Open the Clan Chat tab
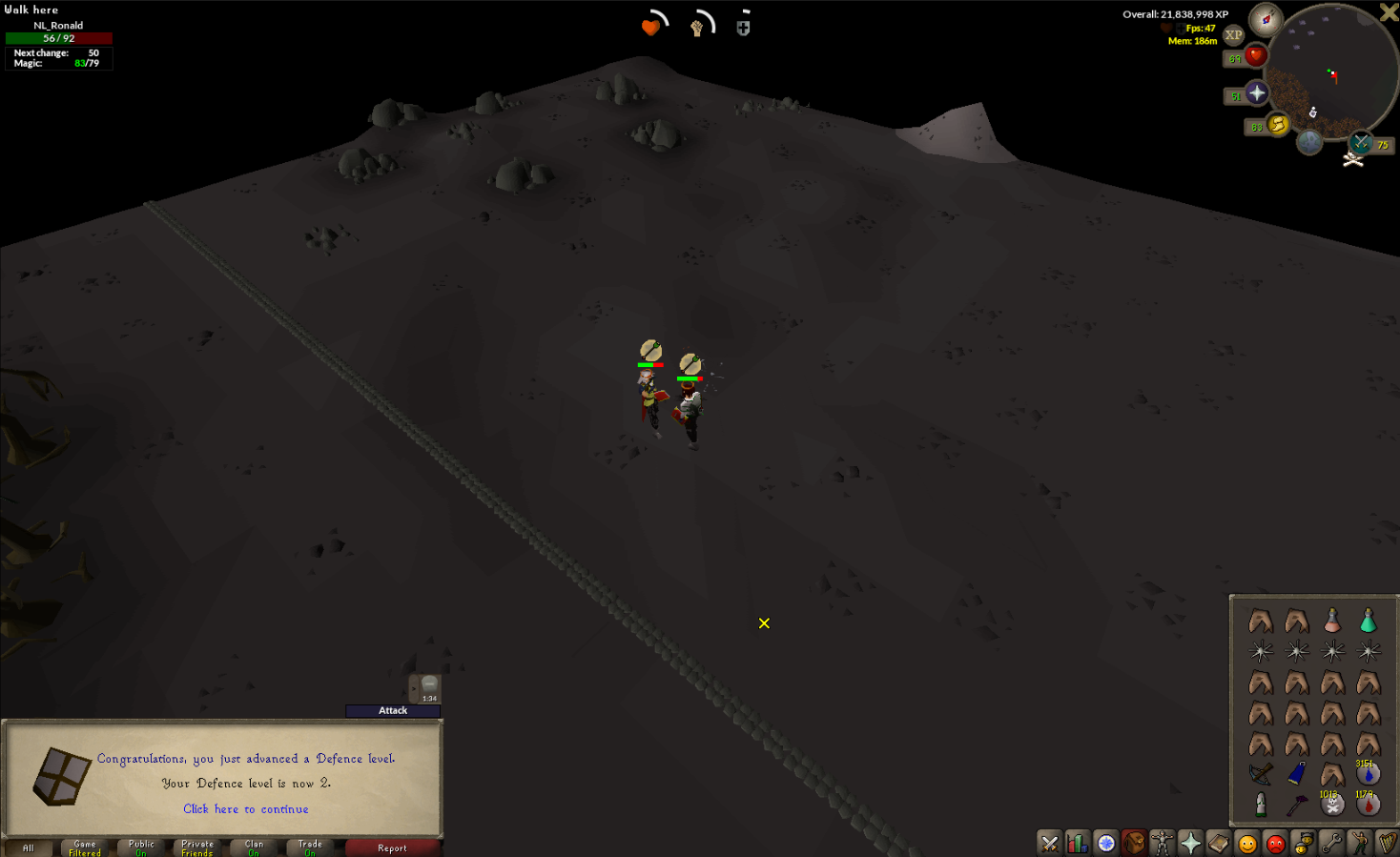 1304,843
